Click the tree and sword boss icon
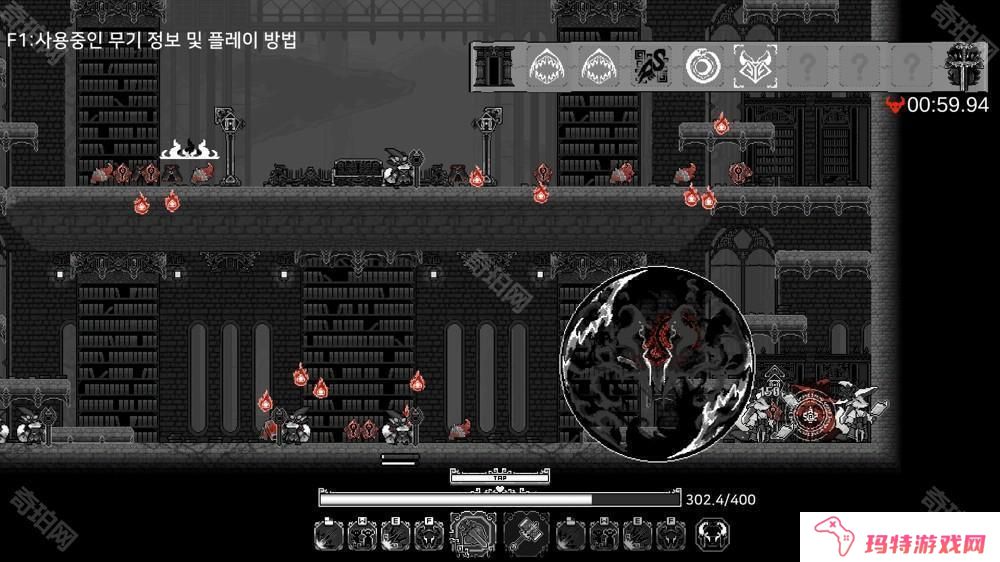Image resolution: width=1000 pixels, height=562 pixels. click(x=964, y=67)
